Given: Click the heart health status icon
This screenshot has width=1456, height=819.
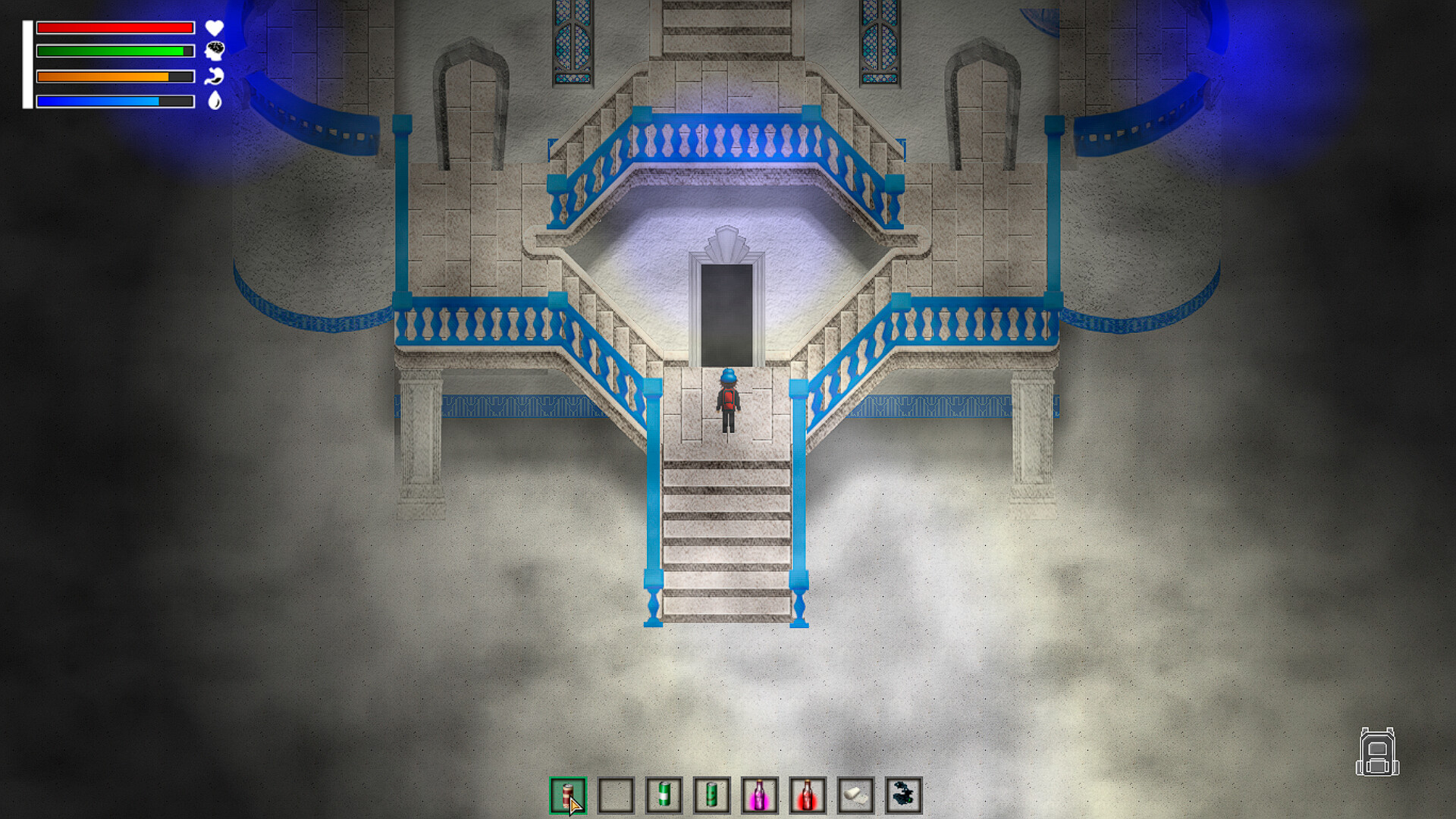Looking at the screenshot, I should click(x=215, y=28).
